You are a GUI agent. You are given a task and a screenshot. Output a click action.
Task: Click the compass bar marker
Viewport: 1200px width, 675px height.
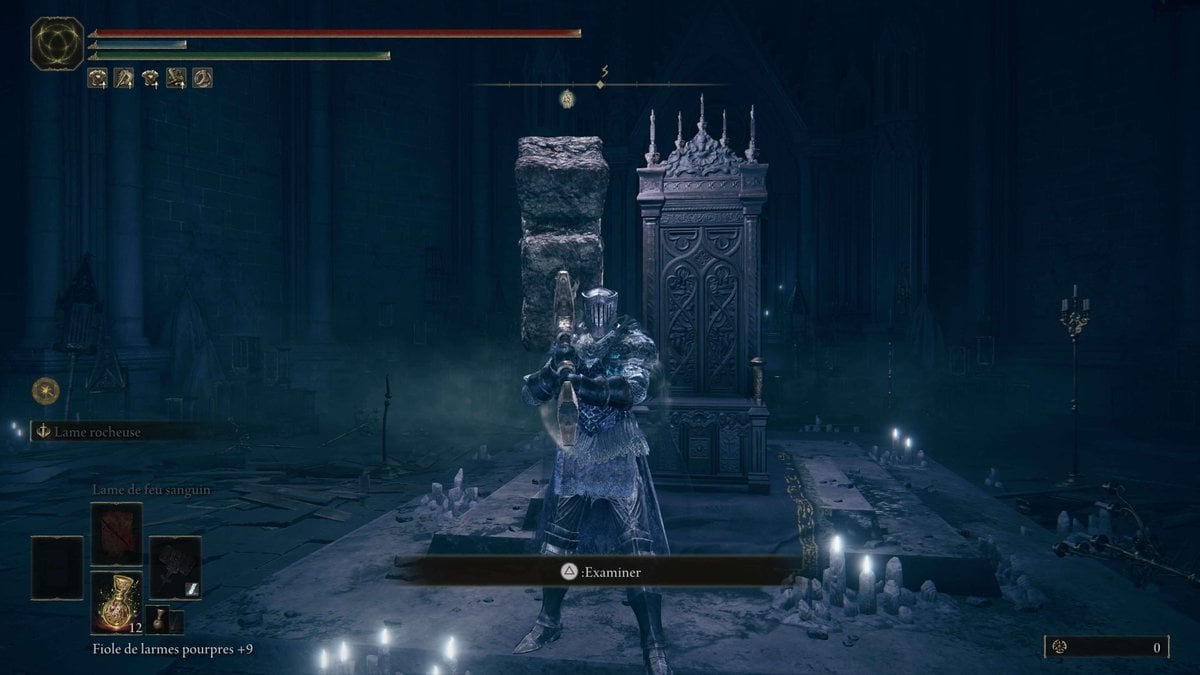601,84
